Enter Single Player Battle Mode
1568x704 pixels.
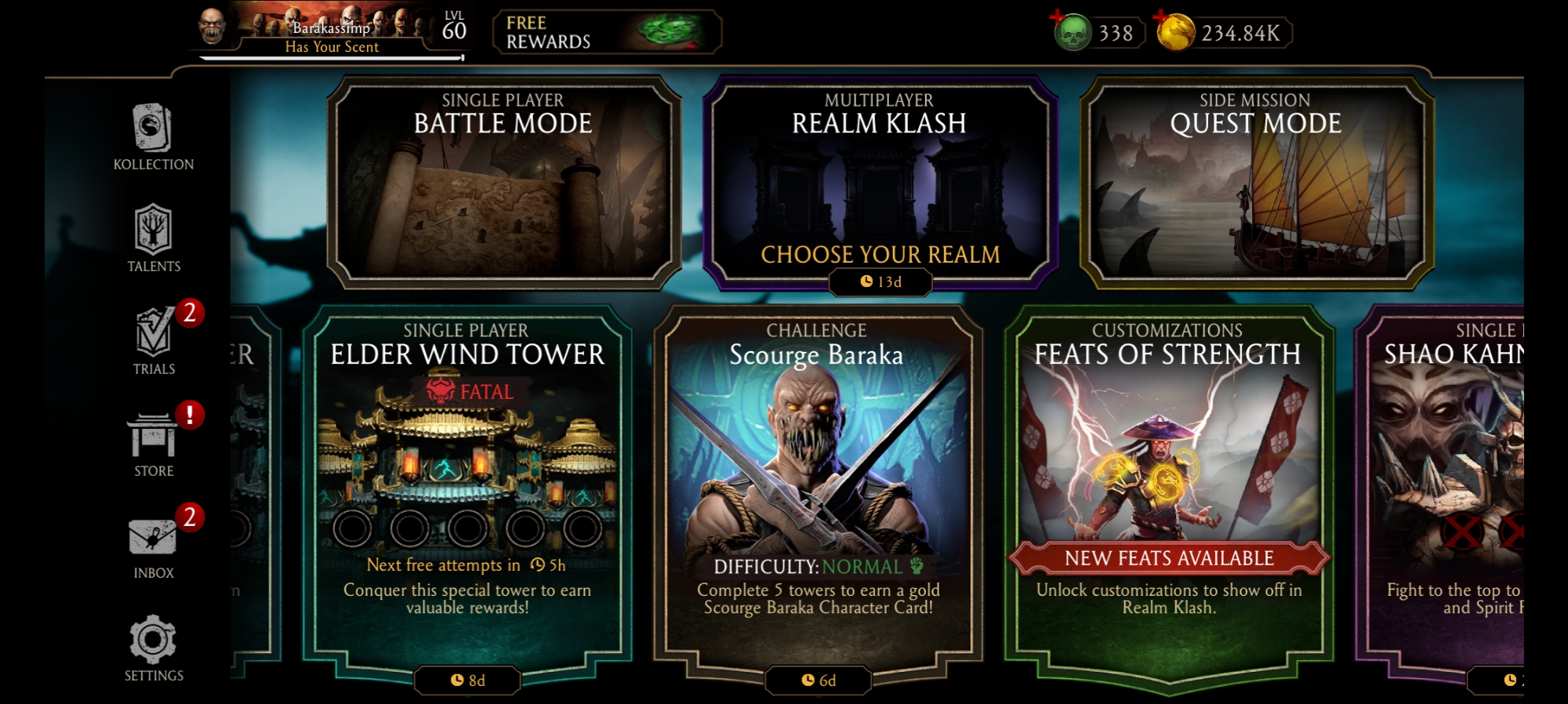pyautogui.click(x=503, y=183)
